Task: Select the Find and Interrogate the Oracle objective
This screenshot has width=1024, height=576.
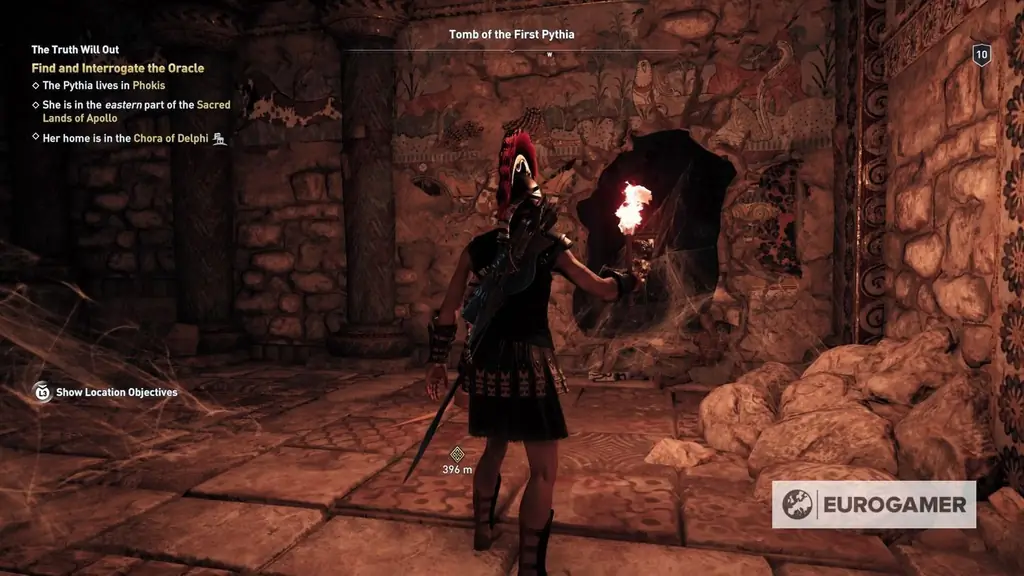Action: [118, 68]
